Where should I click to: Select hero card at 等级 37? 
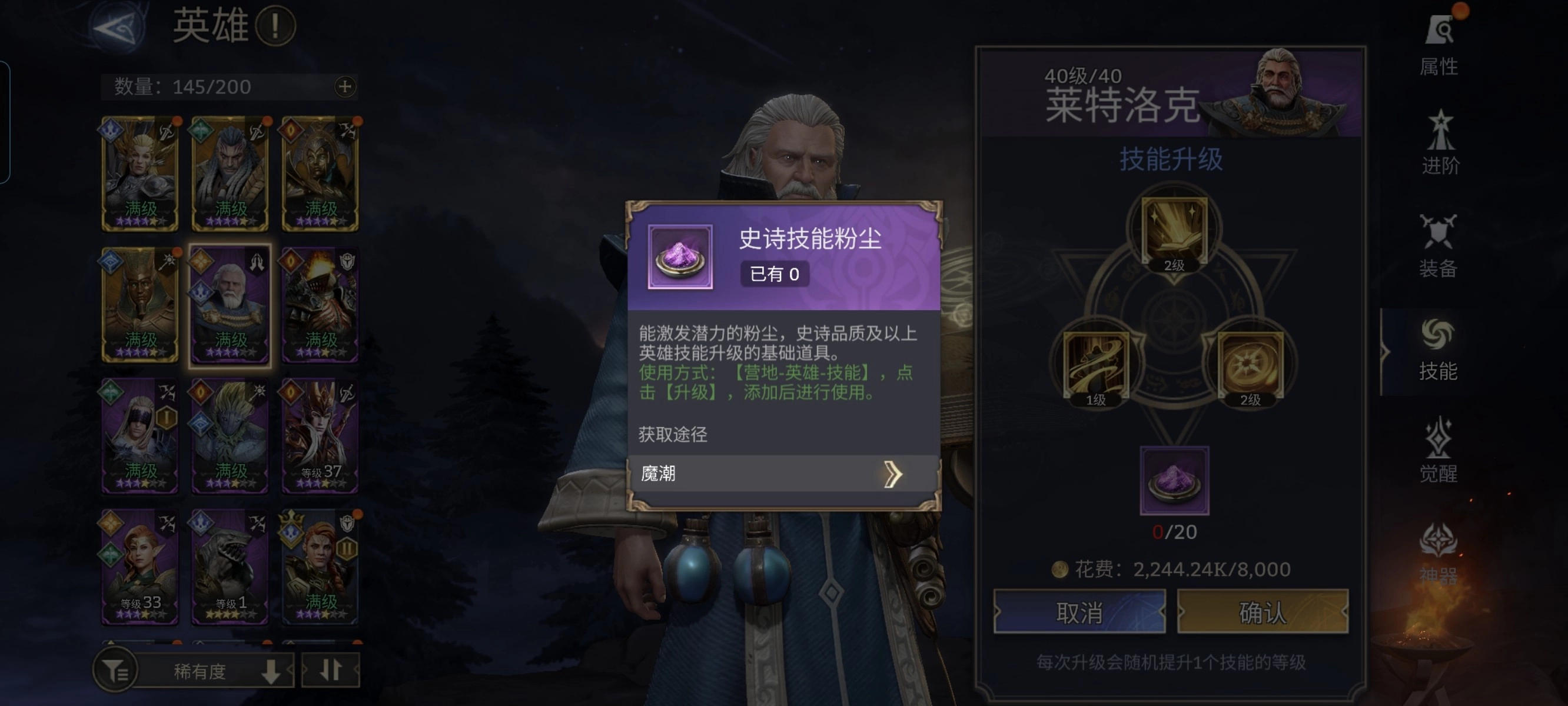coord(320,435)
